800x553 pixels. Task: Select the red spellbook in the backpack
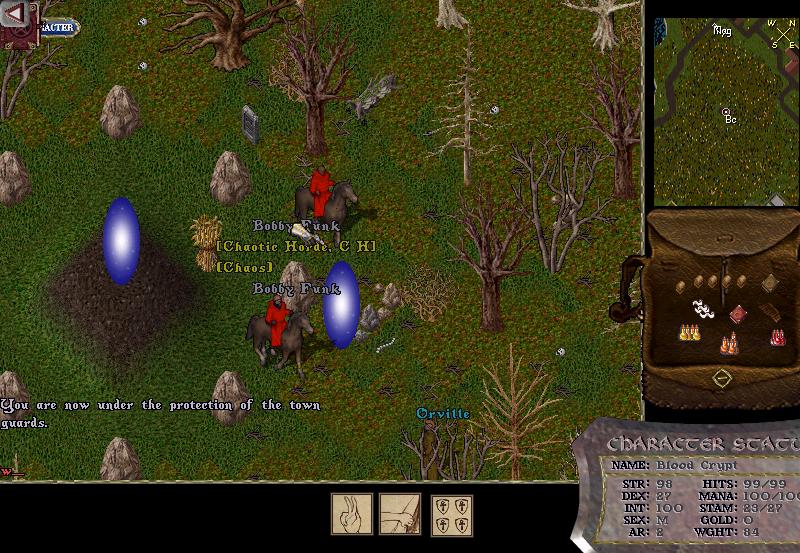click(x=738, y=314)
